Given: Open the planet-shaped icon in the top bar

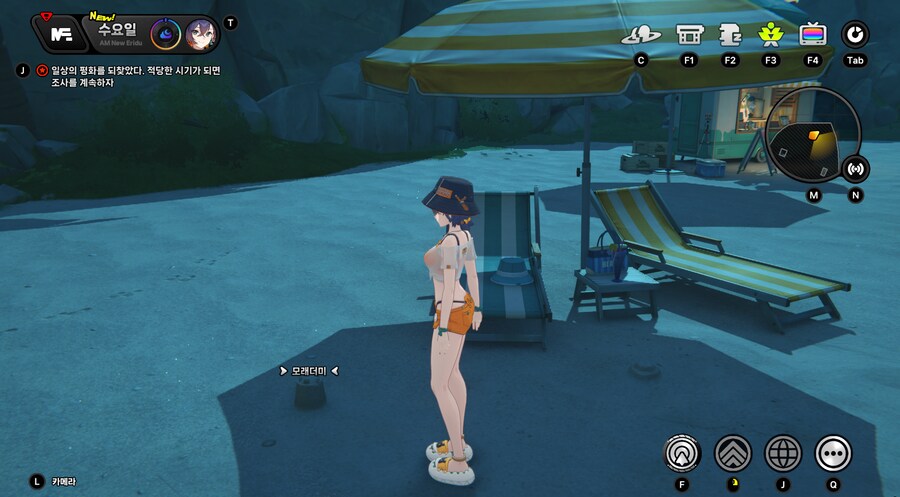Looking at the screenshot, I should (641, 35).
